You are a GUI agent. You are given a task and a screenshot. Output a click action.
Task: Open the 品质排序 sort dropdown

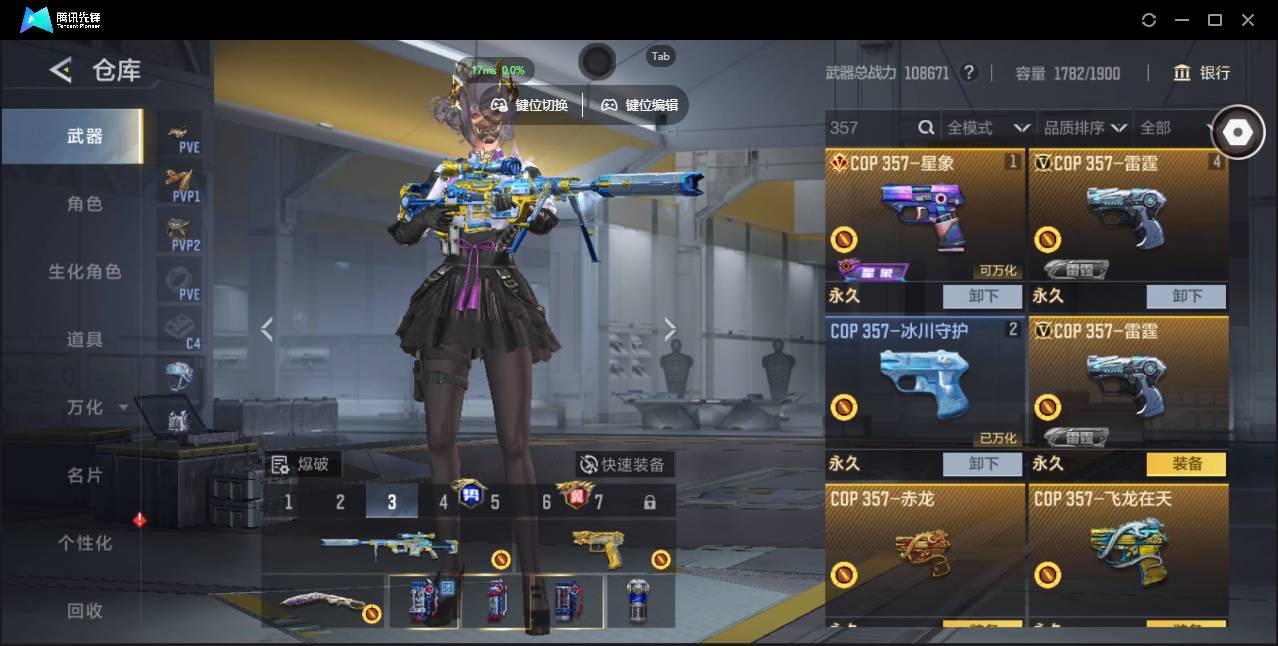(1085, 128)
